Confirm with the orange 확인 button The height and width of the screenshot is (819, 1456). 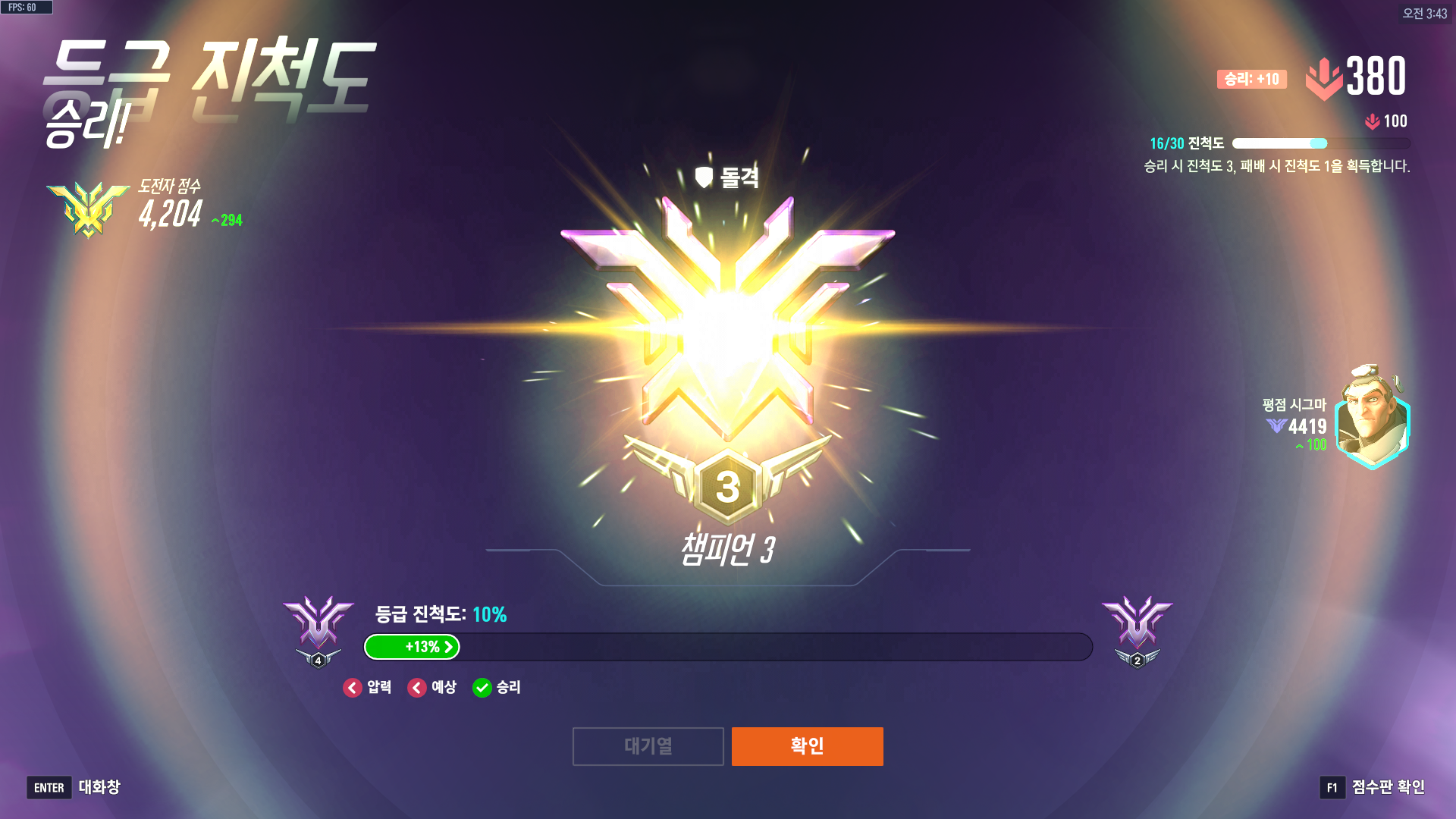(807, 746)
